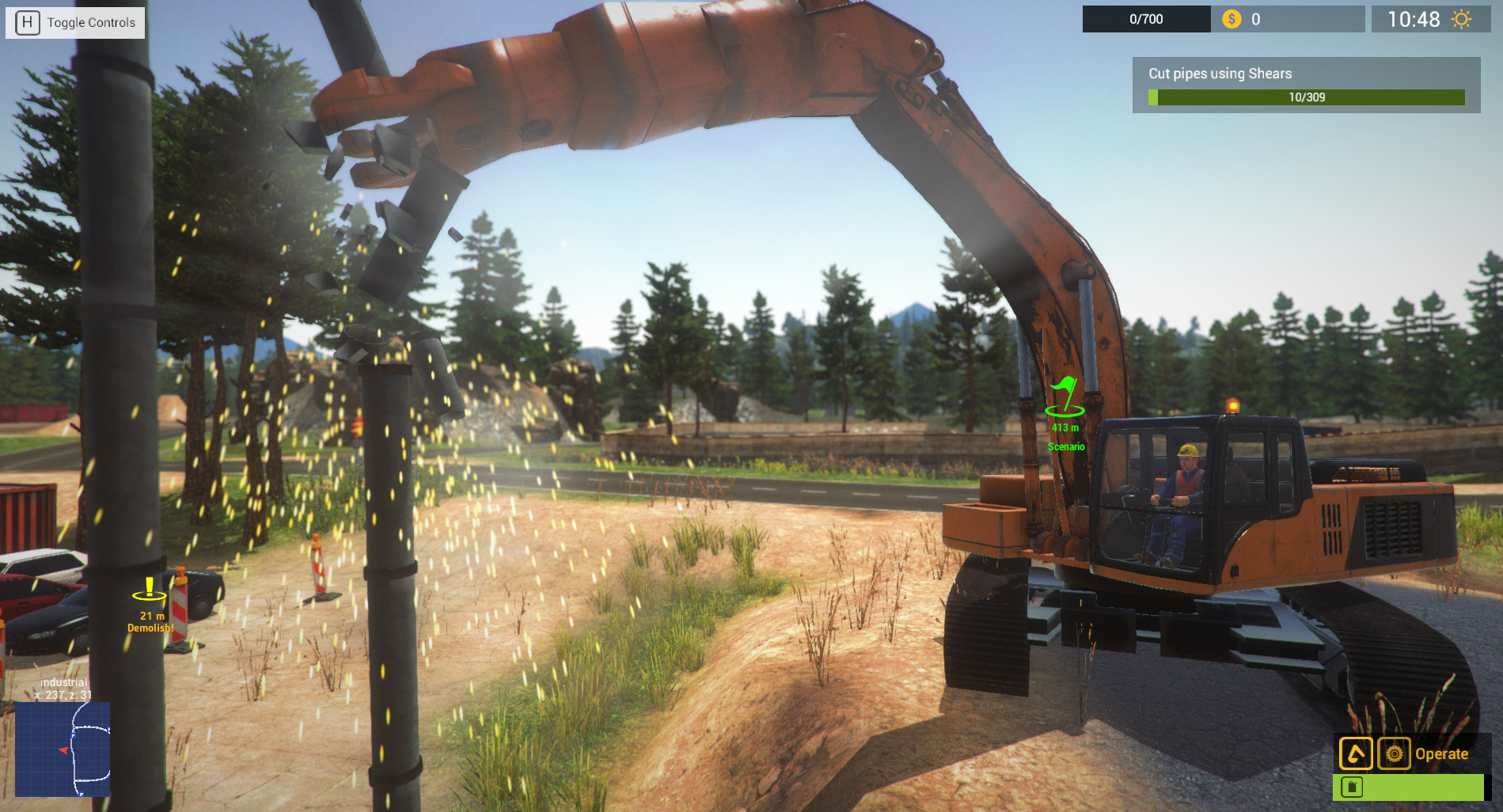The height and width of the screenshot is (812, 1503).
Task: Toggle Controls using the H button
Action: pyautogui.click(x=74, y=22)
